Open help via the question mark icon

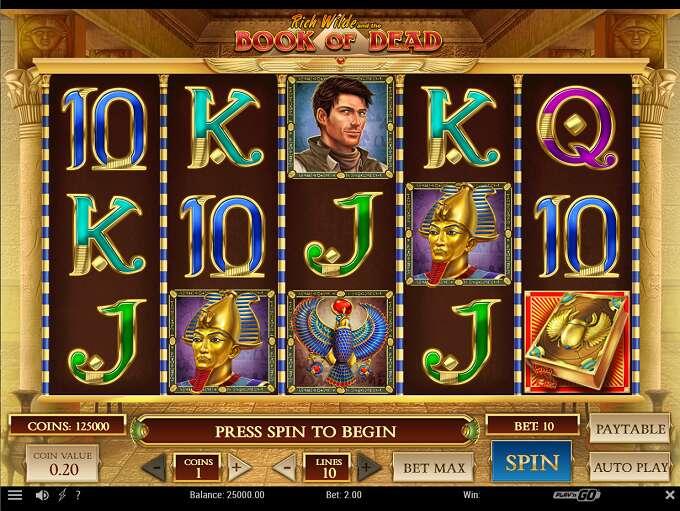pos(78,495)
